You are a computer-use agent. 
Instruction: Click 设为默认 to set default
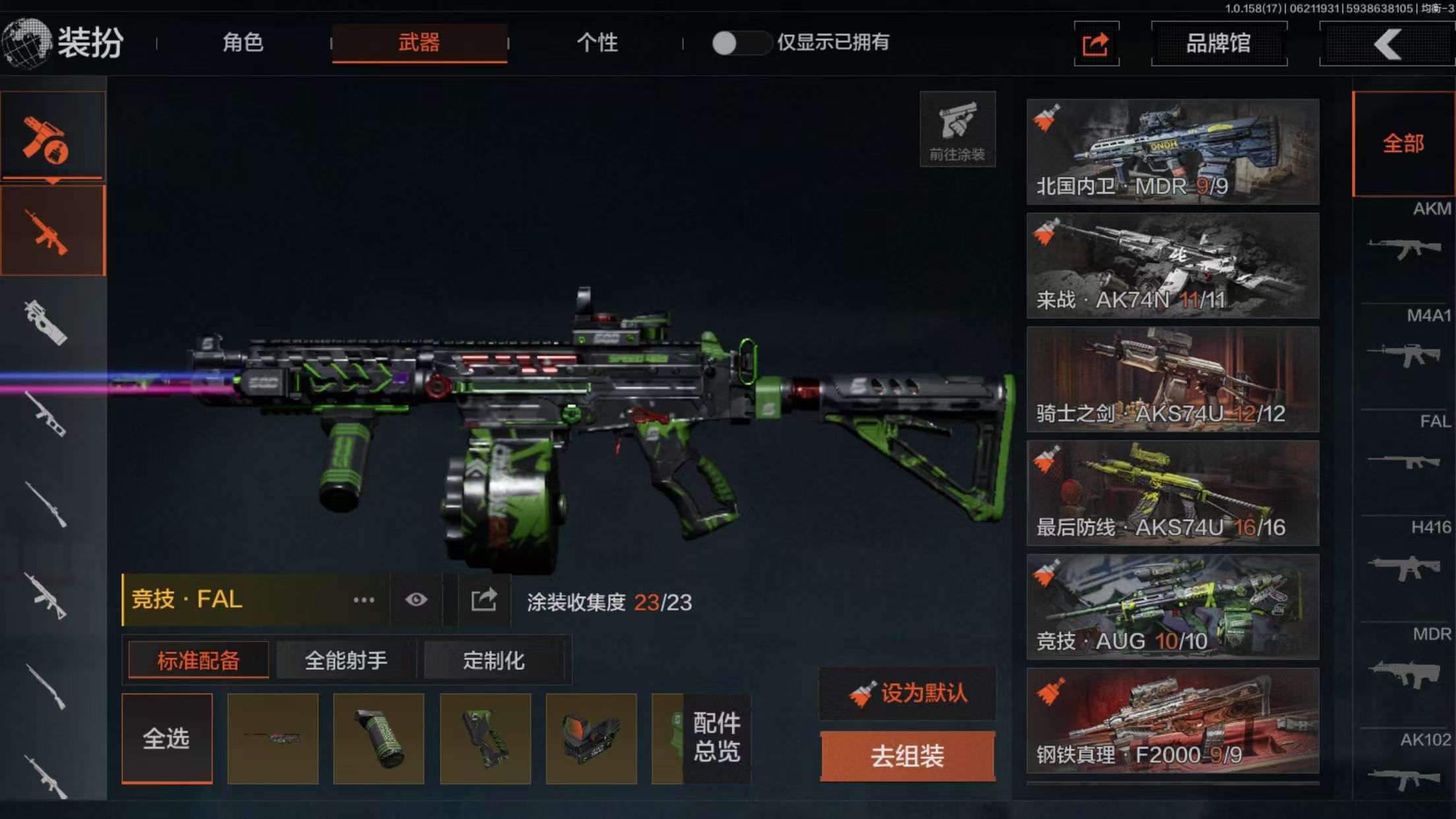(x=907, y=694)
